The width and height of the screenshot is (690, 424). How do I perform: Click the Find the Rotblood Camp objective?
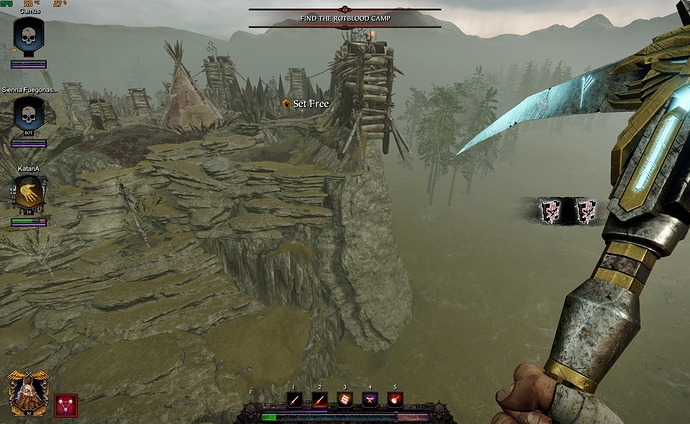coord(344,18)
